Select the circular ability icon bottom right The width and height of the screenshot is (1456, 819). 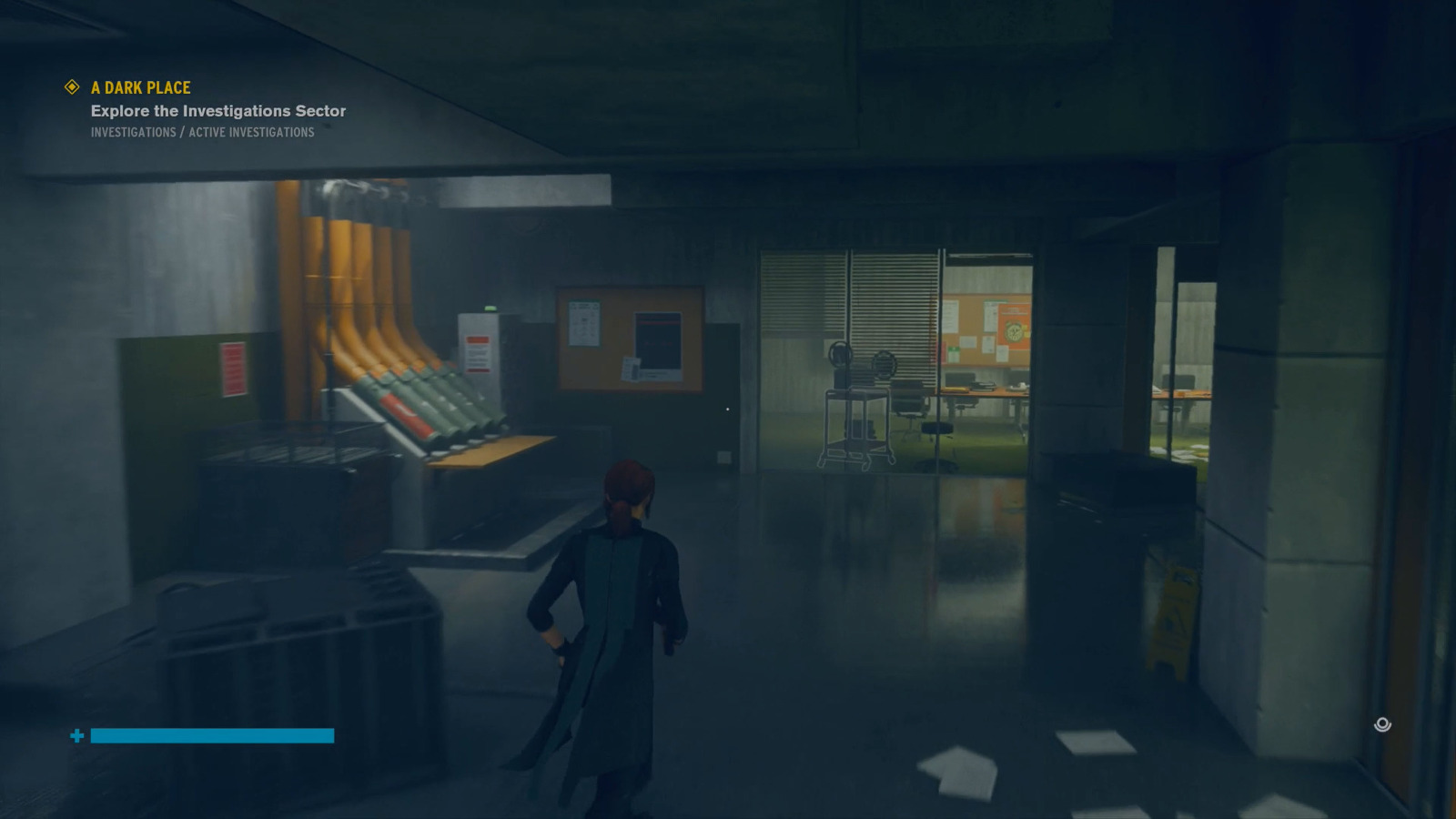coord(1380,725)
